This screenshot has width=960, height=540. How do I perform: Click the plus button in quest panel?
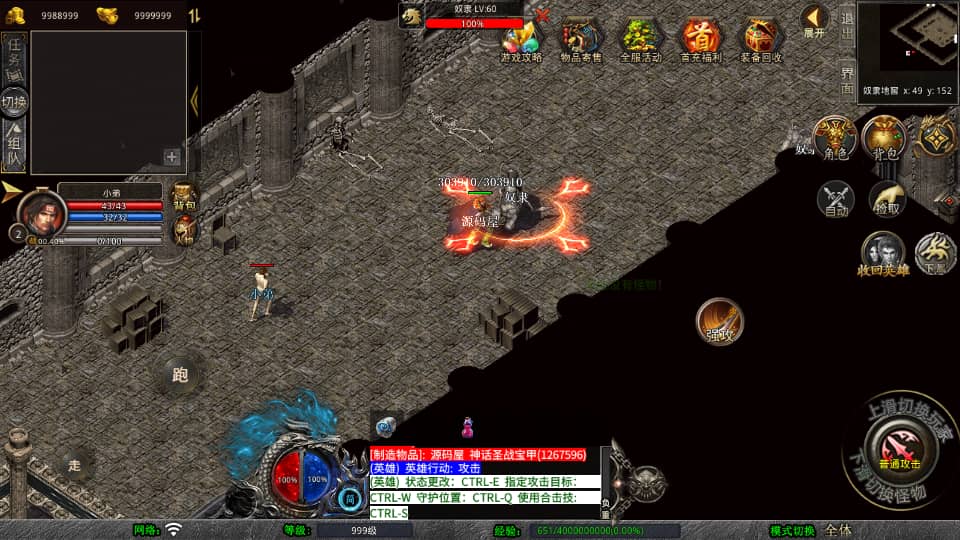pyautogui.click(x=172, y=157)
